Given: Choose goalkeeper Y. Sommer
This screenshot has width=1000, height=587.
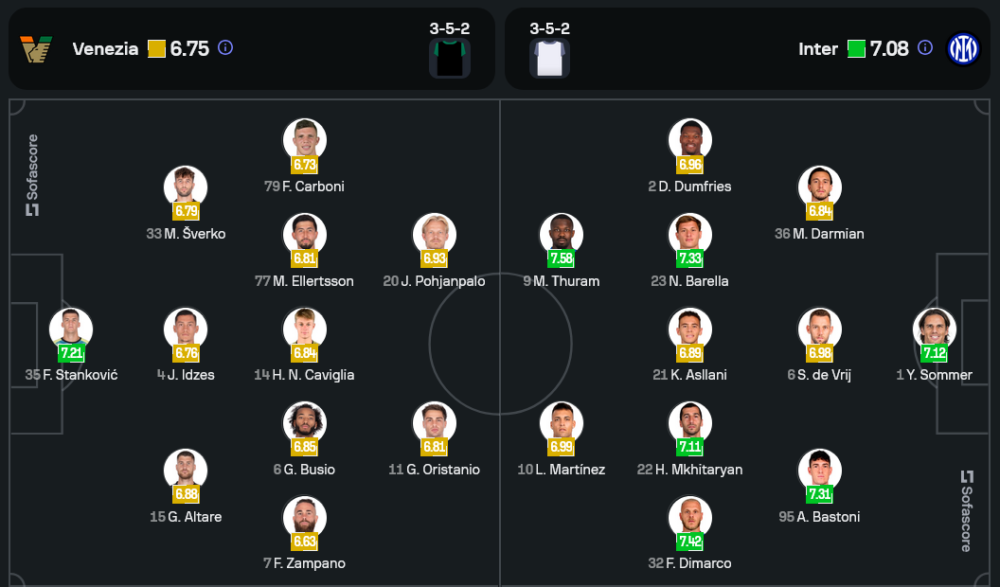Looking at the screenshot, I should [x=934, y=330].
